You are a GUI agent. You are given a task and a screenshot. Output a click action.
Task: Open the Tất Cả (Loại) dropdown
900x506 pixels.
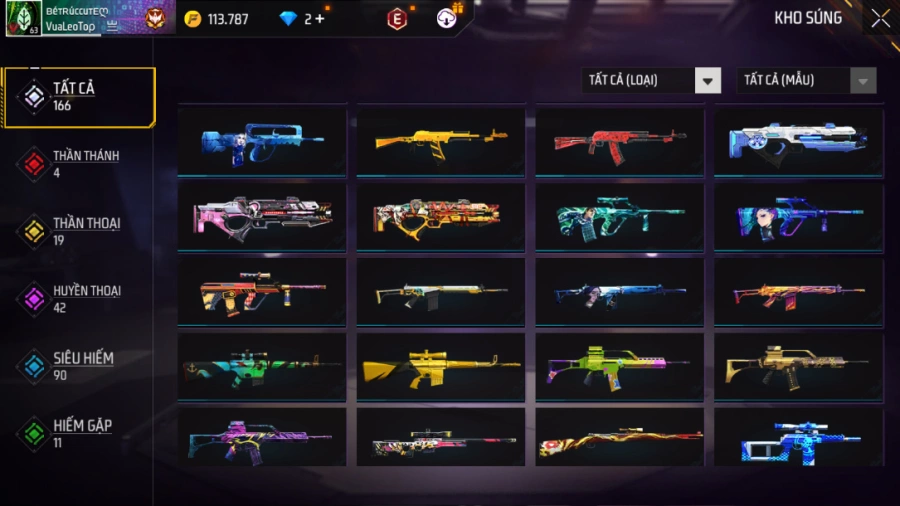click(x=651, y=81)
